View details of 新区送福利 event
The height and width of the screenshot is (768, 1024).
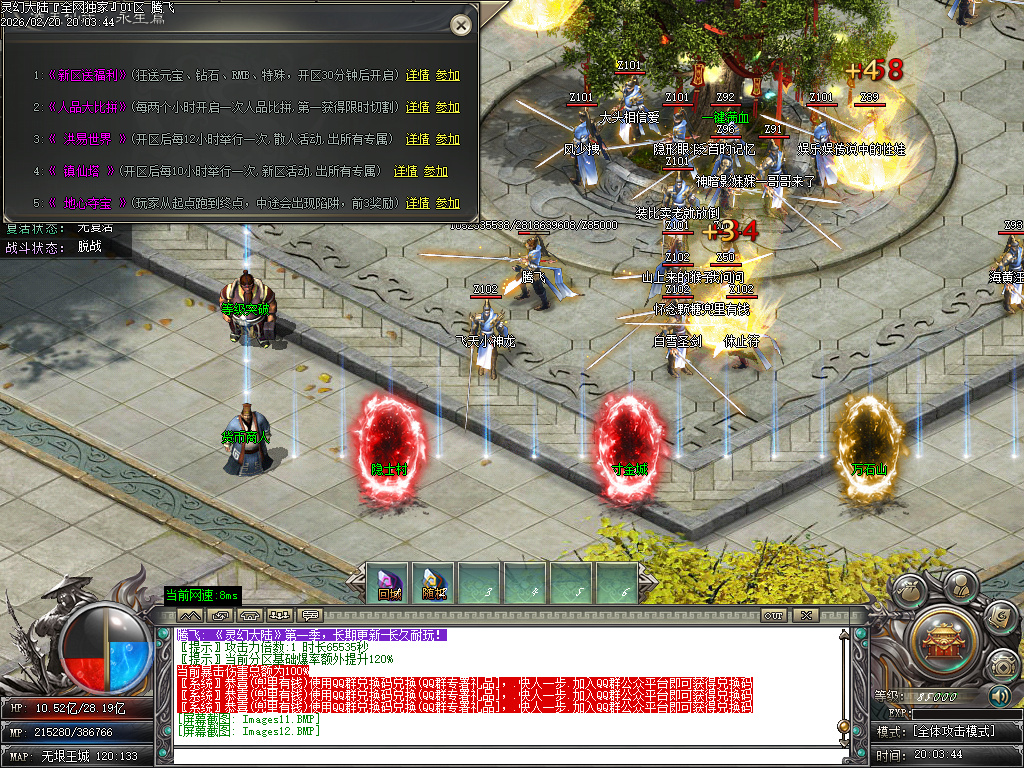pos(417,75)
